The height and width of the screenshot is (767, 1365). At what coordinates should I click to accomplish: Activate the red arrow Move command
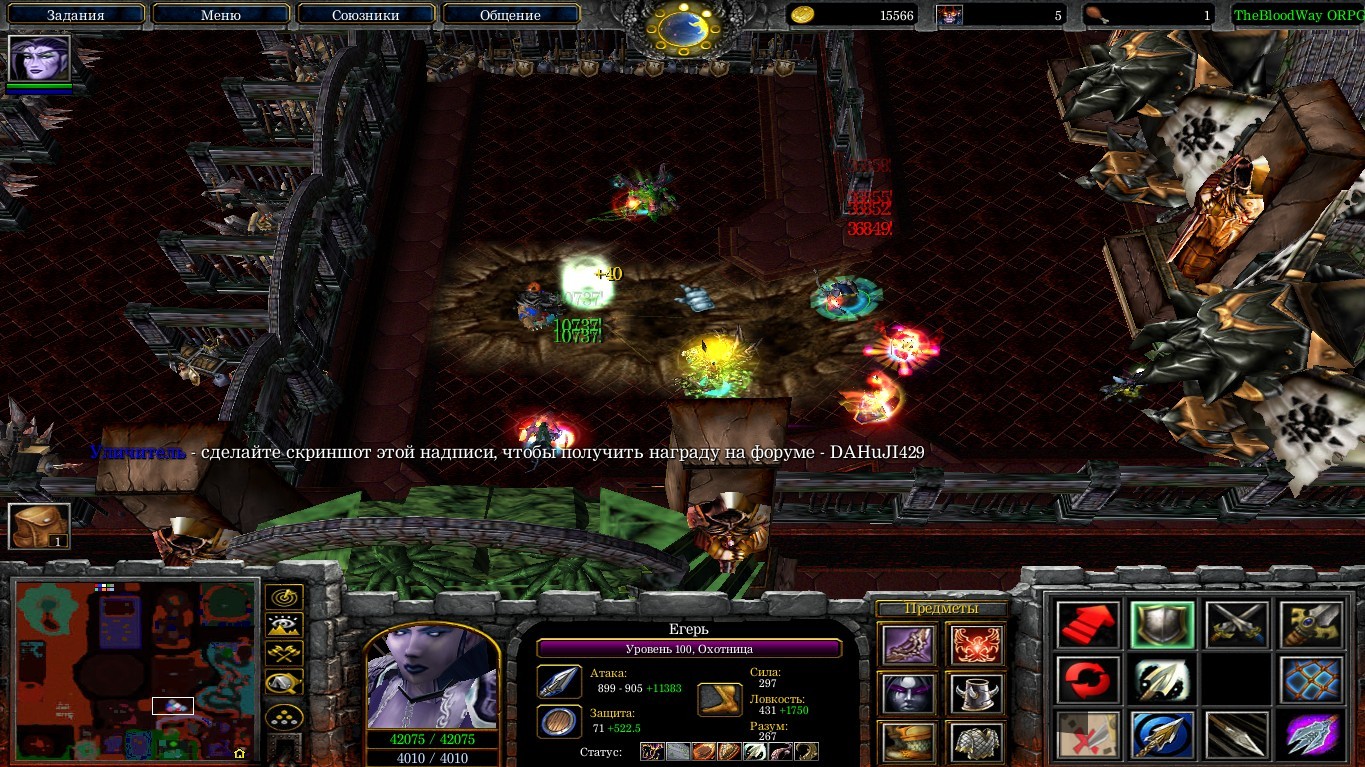tap(1086, 625)
